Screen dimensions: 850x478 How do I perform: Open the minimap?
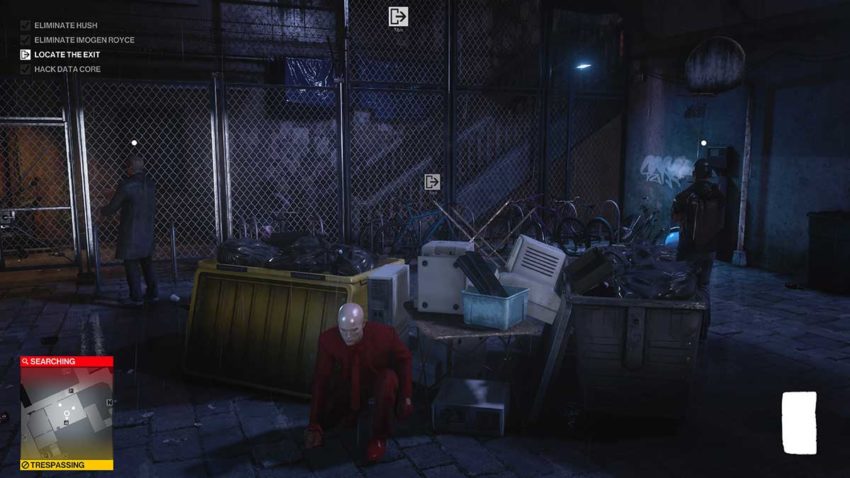[x=66, y=414]
